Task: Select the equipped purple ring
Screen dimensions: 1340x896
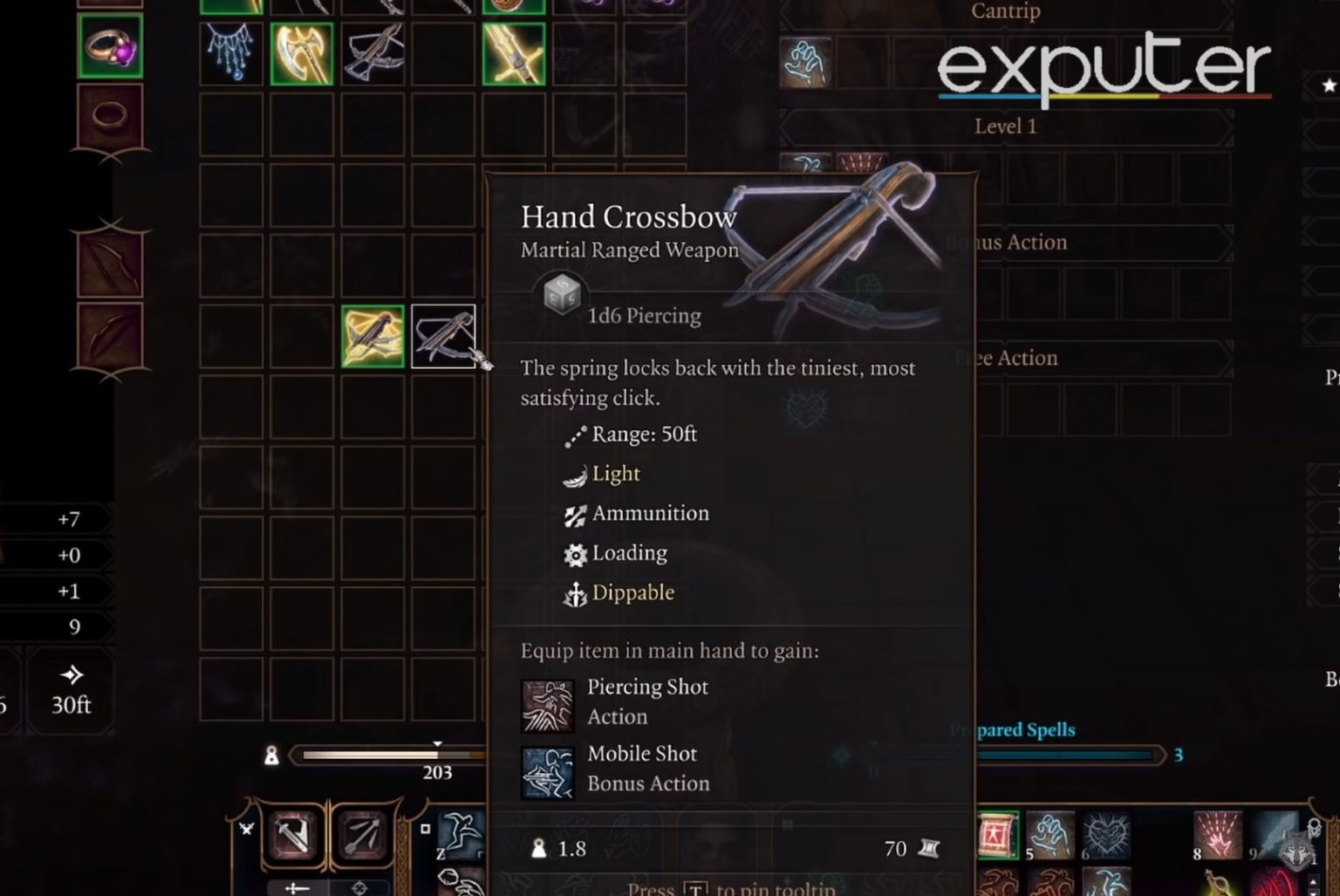Action: point(109,50)
